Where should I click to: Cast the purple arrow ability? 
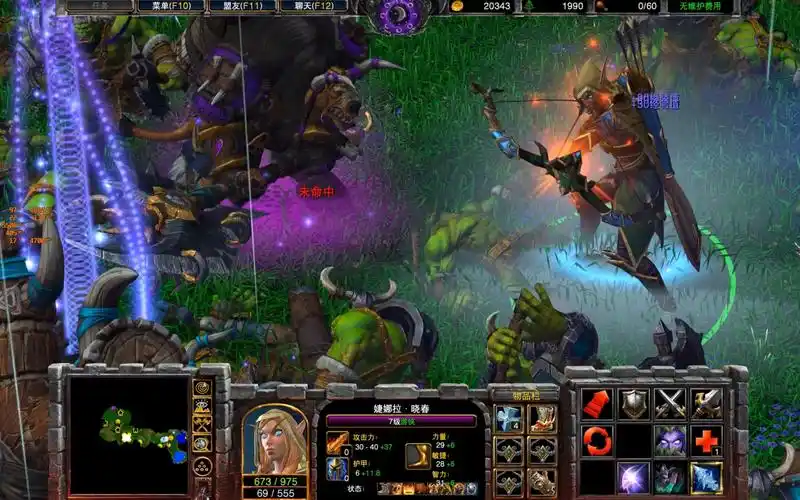click(x=633, y=476)
